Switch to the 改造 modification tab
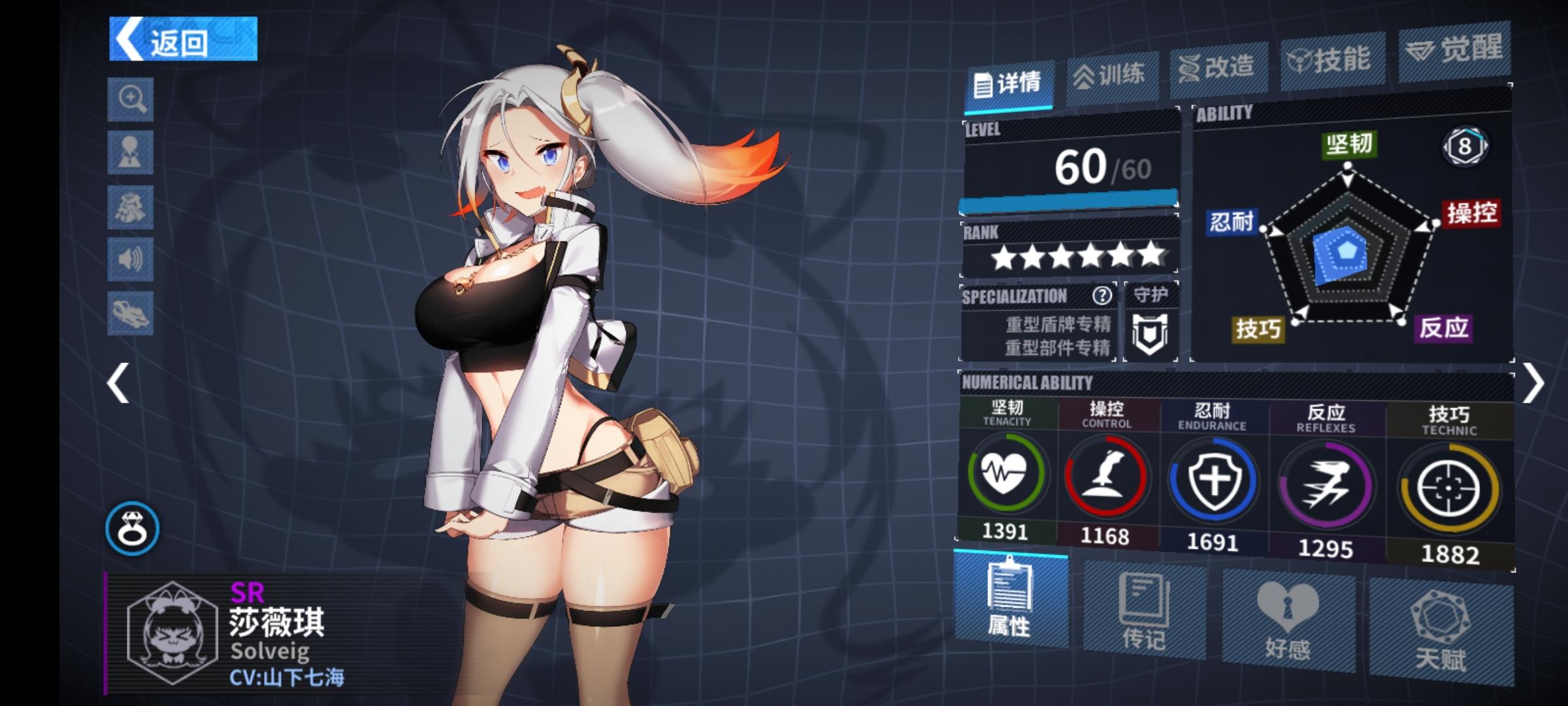This screenshot has height=706, width=1568. coord(1218,67)
